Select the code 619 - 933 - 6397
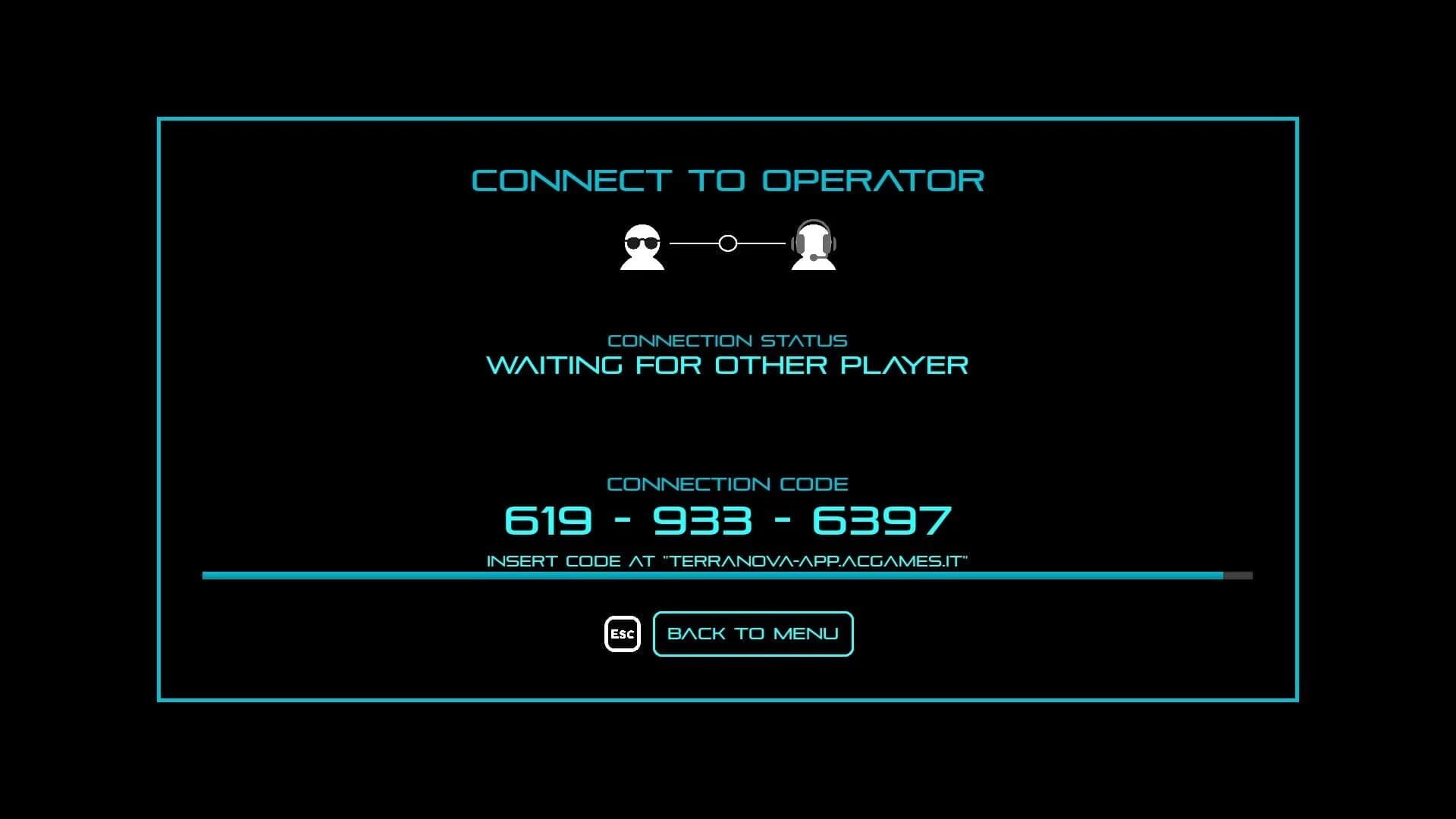The width and height of the screenshot is (1456, 819). tap(727, 519)
